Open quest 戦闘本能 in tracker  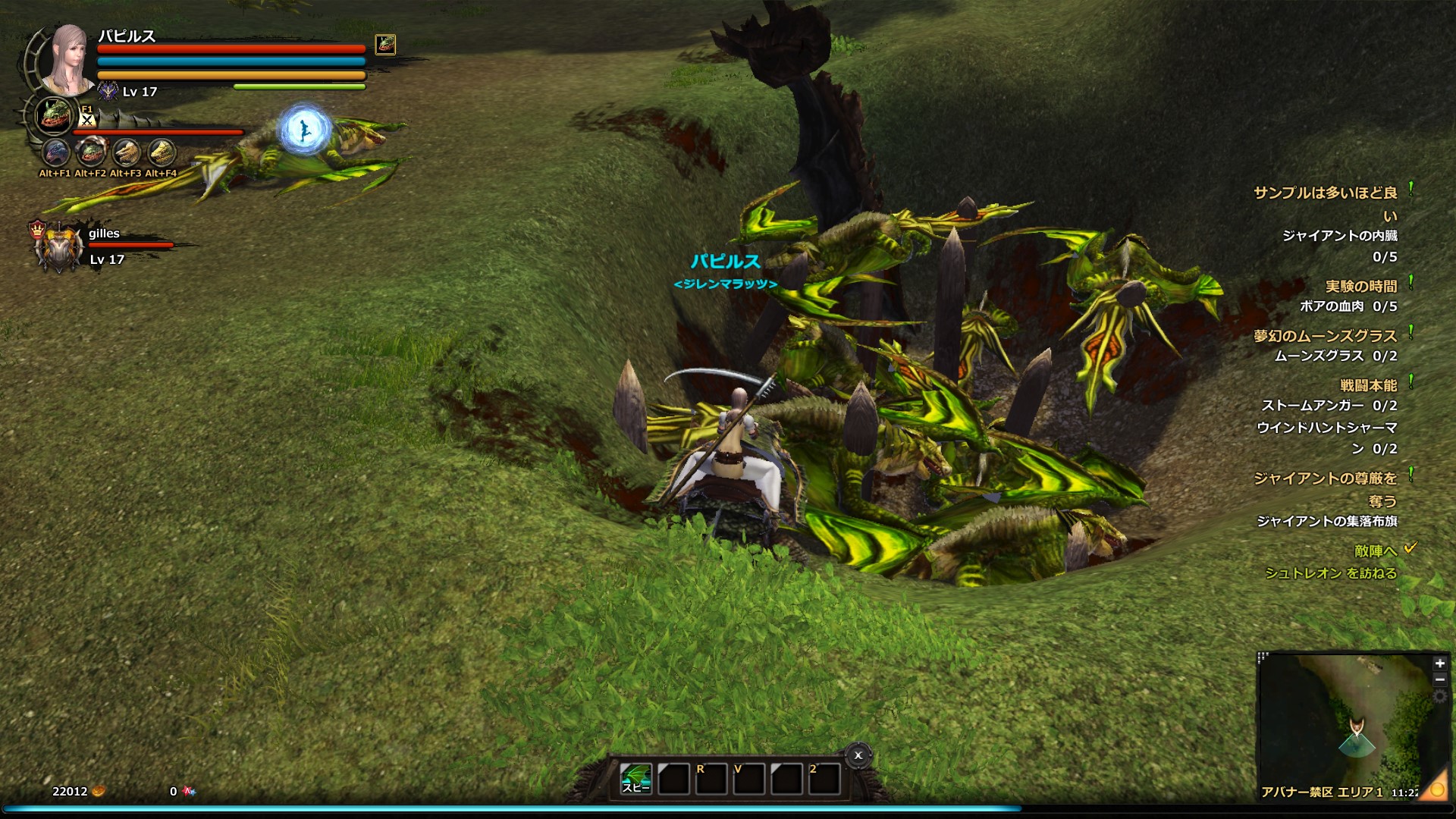pyautogui.click(x=1368, y=386)
